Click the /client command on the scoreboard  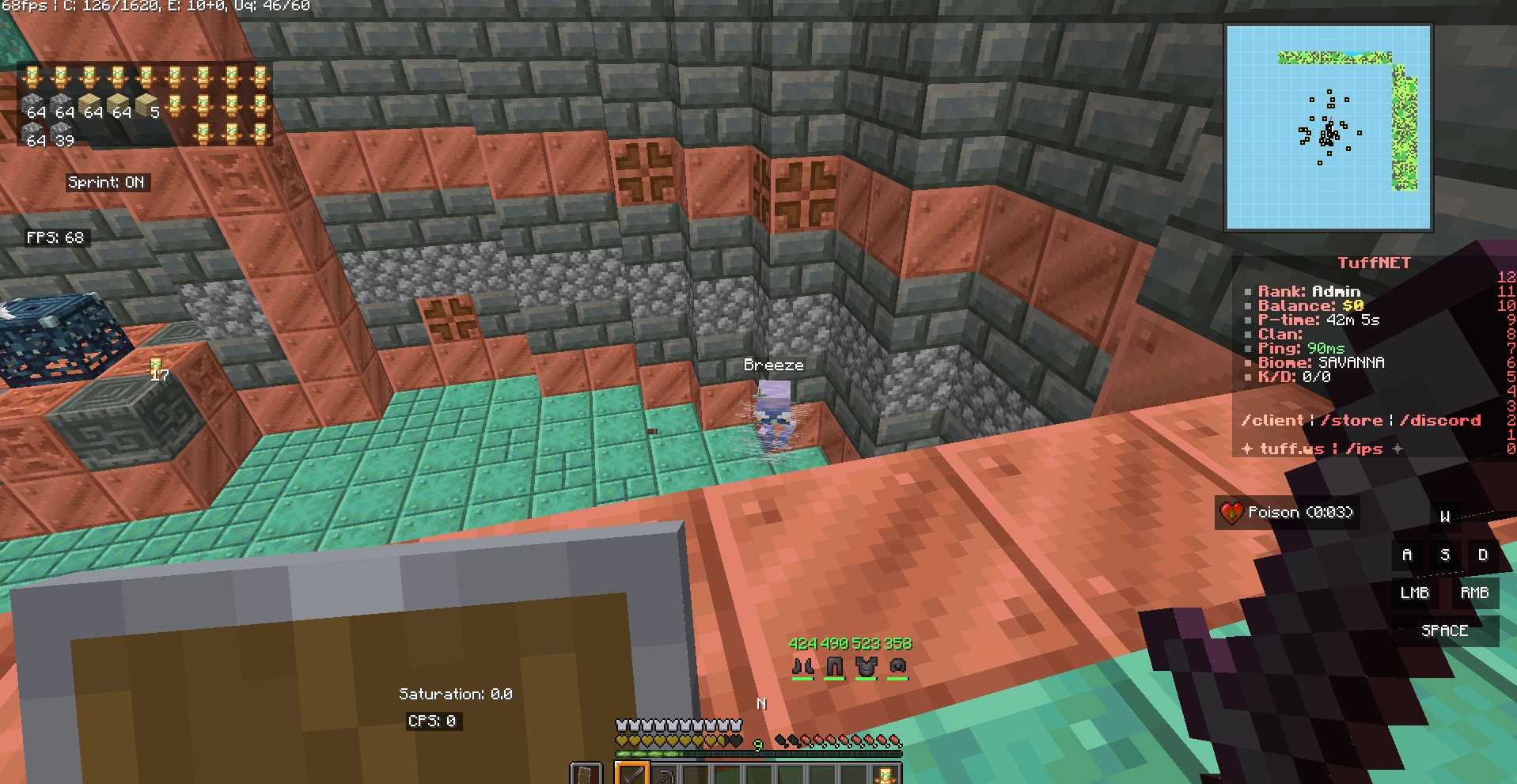coord(1272,421)
